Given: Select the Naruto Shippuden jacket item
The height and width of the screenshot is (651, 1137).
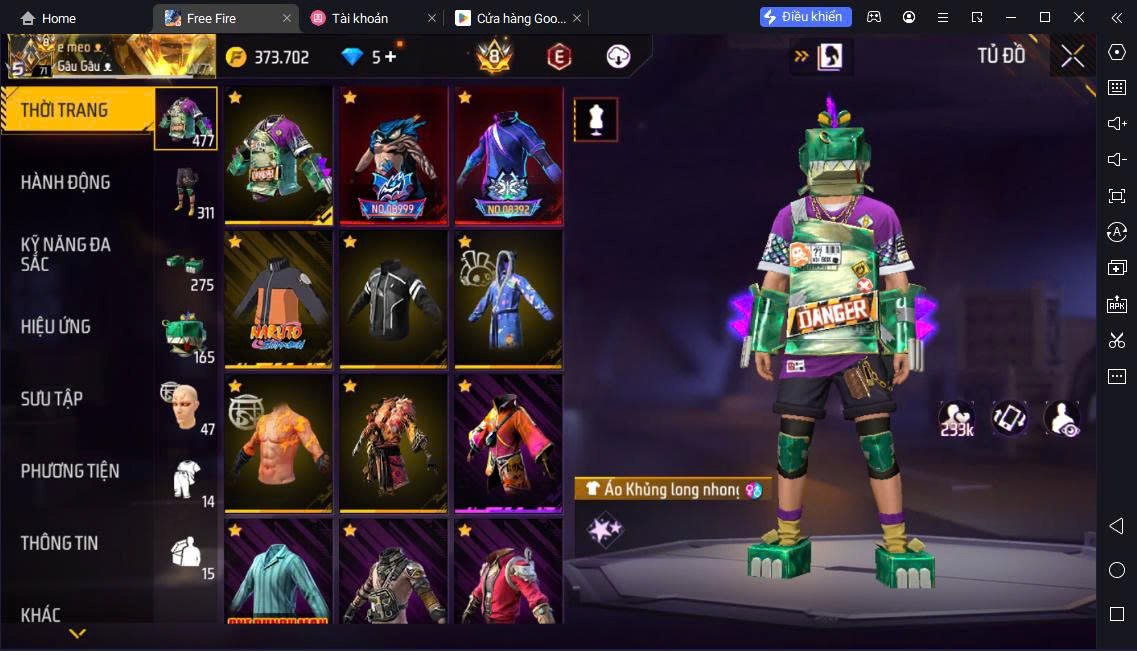Looking at the screenshot, I should 278,299.
